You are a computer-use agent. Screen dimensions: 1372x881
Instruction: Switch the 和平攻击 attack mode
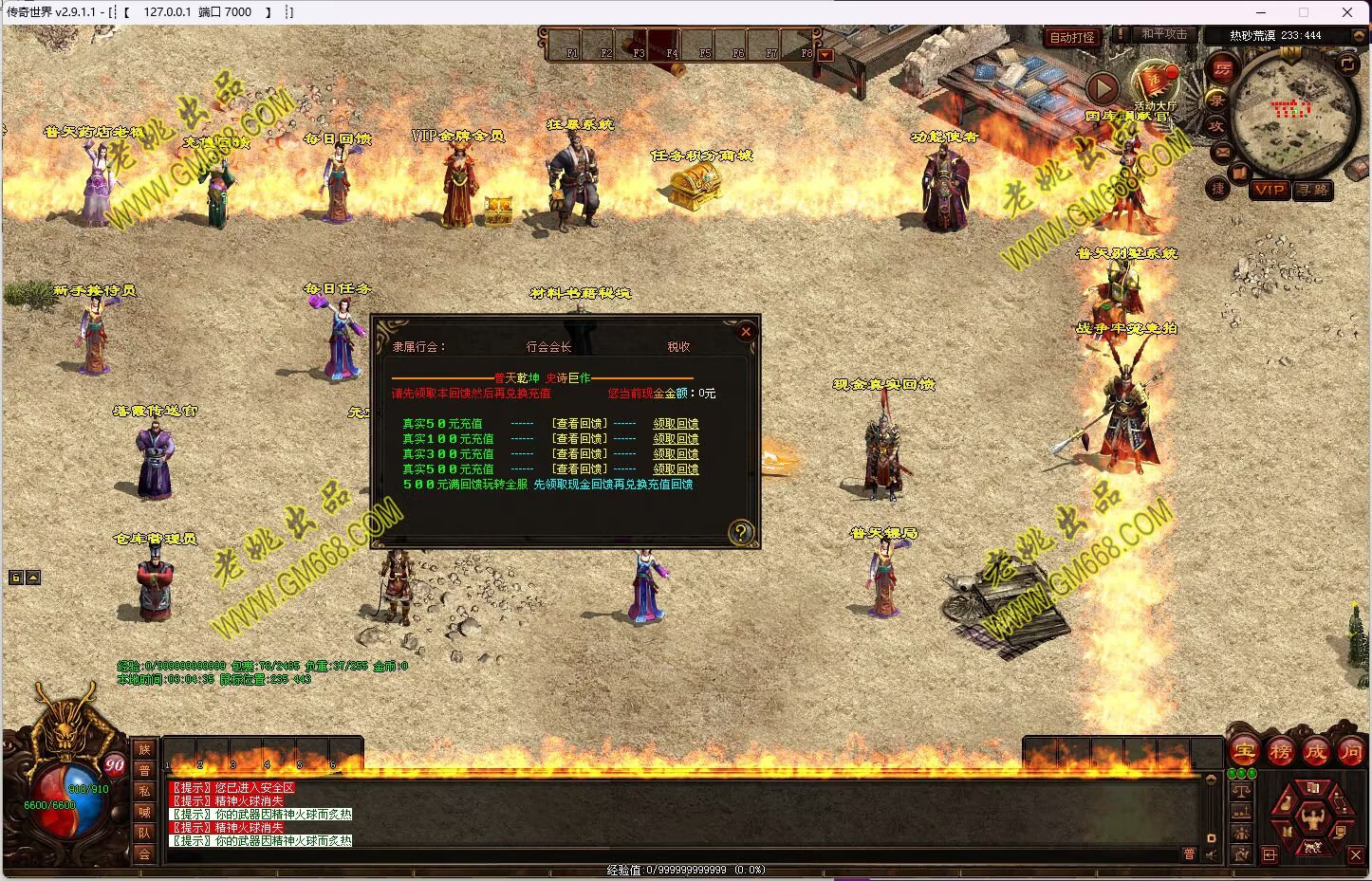1163,34
